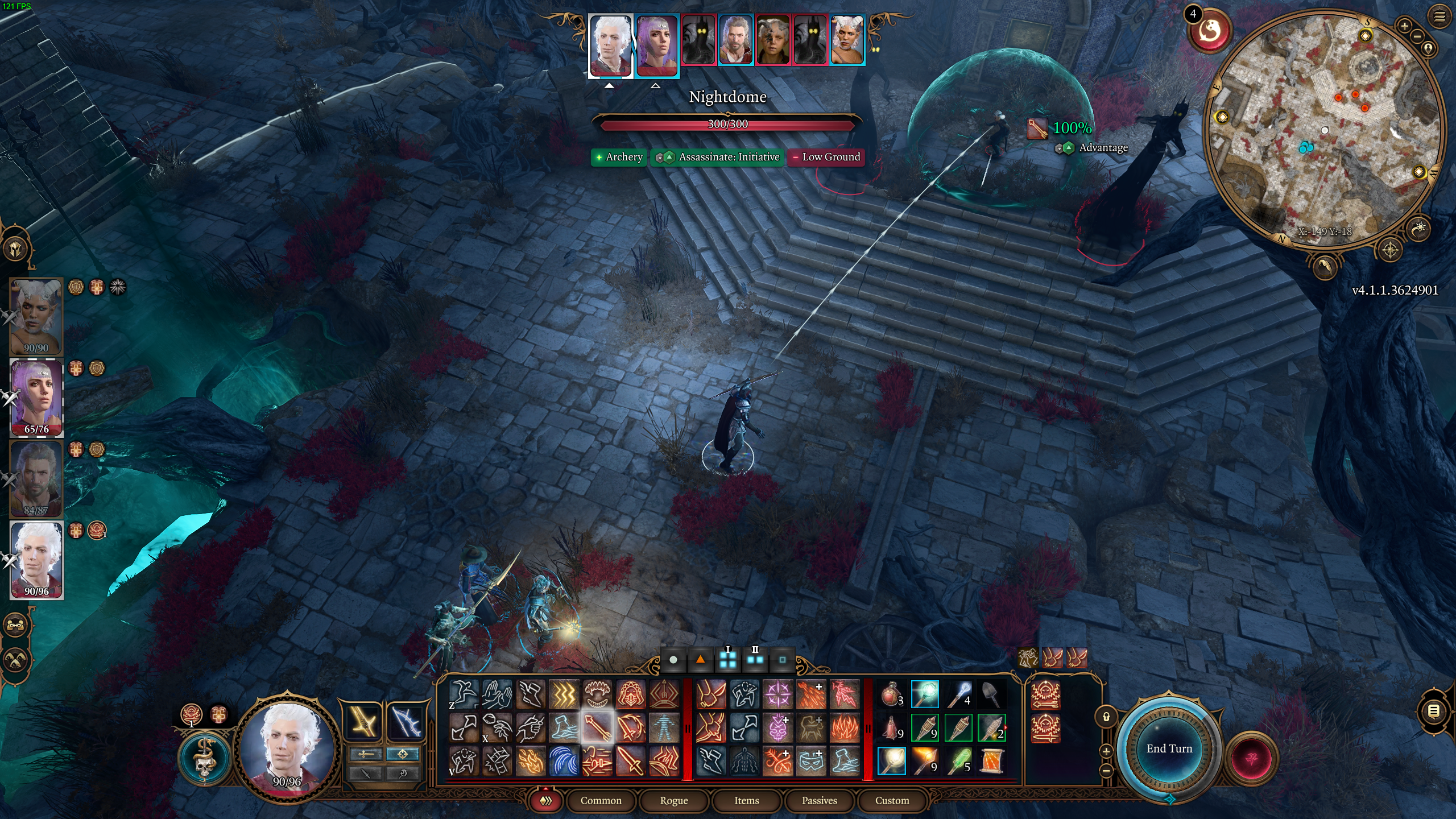Select the horned tiefling party portrait
The height and width of the screenshot is (819, 1456).
[36, 316]
